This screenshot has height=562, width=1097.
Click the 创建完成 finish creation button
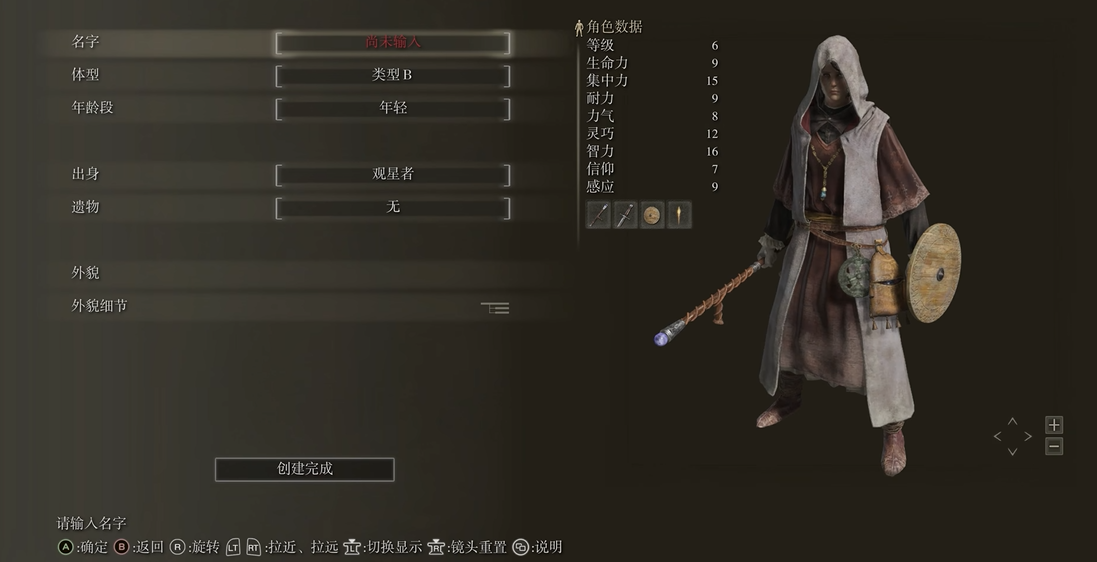(305, 469)
